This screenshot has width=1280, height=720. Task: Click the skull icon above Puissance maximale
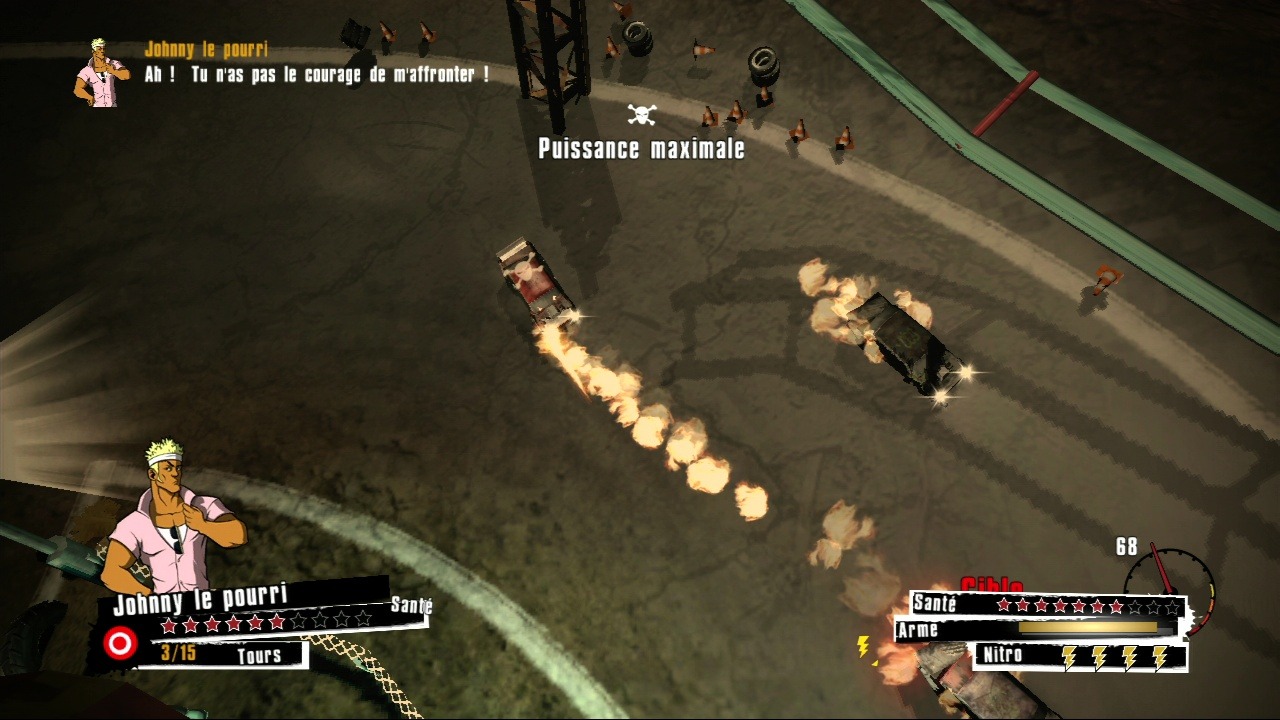pos(641,115)
